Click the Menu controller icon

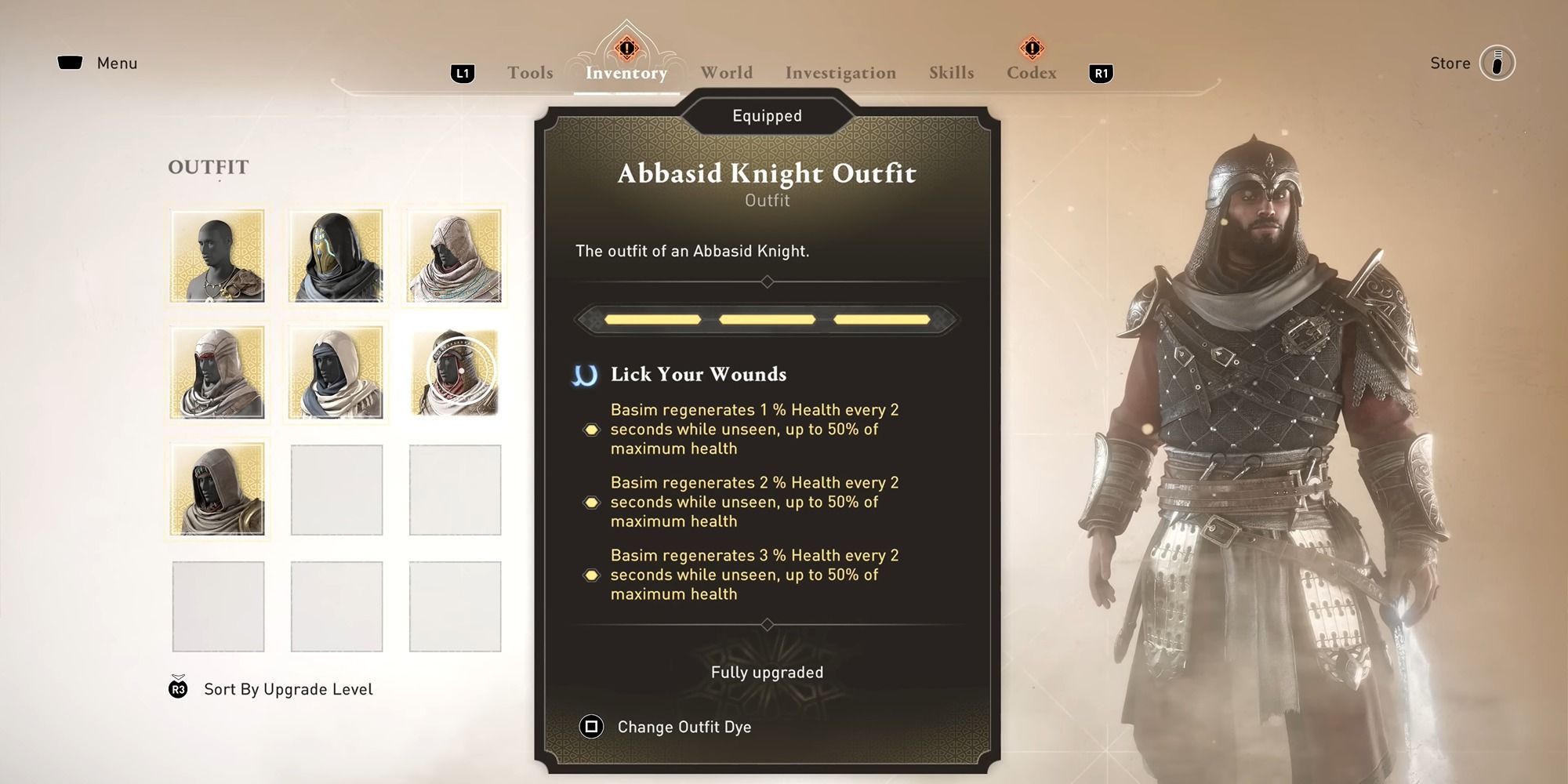click(x=71, y=62)
